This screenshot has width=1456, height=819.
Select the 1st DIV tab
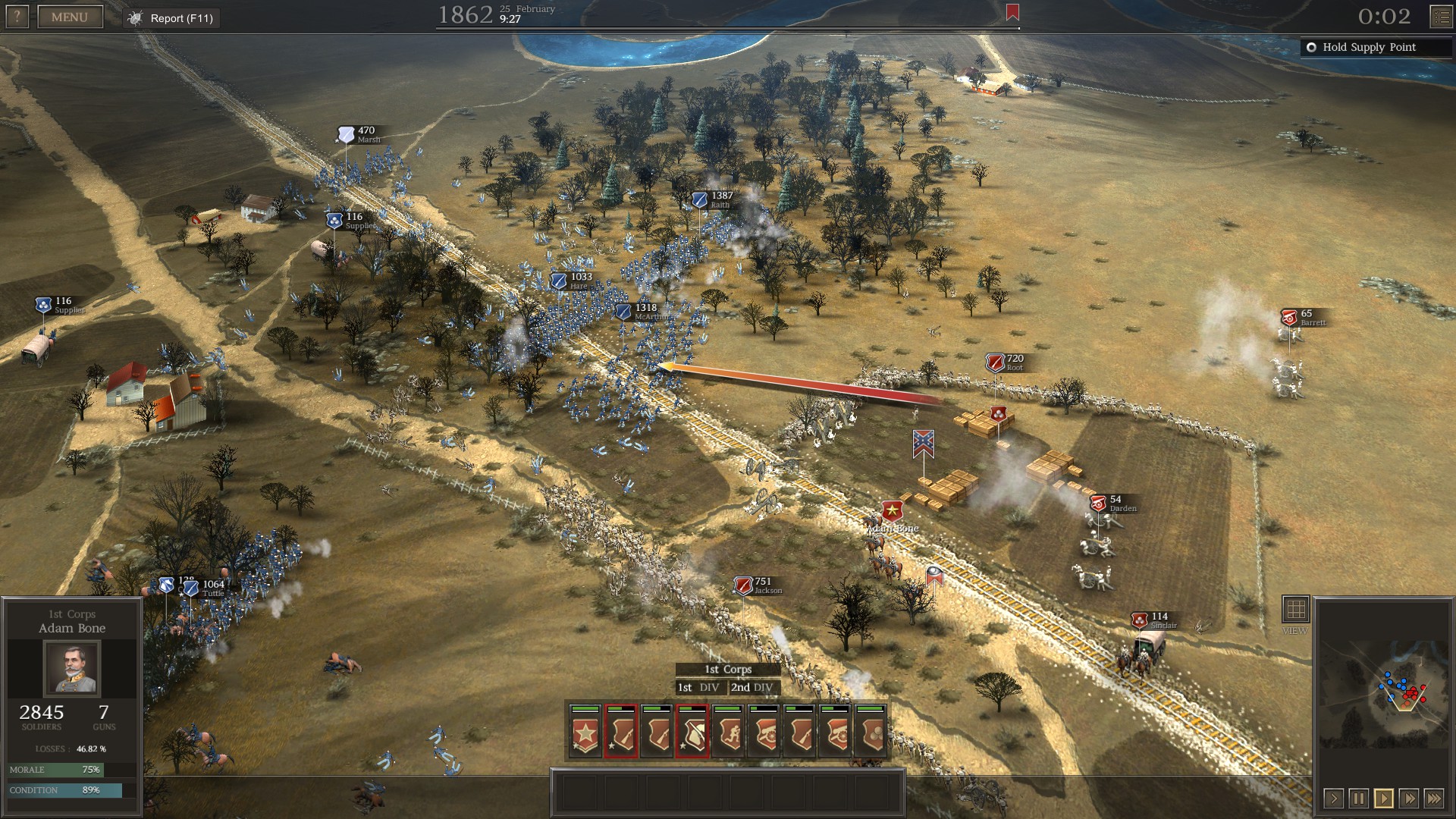pos(698,687)
